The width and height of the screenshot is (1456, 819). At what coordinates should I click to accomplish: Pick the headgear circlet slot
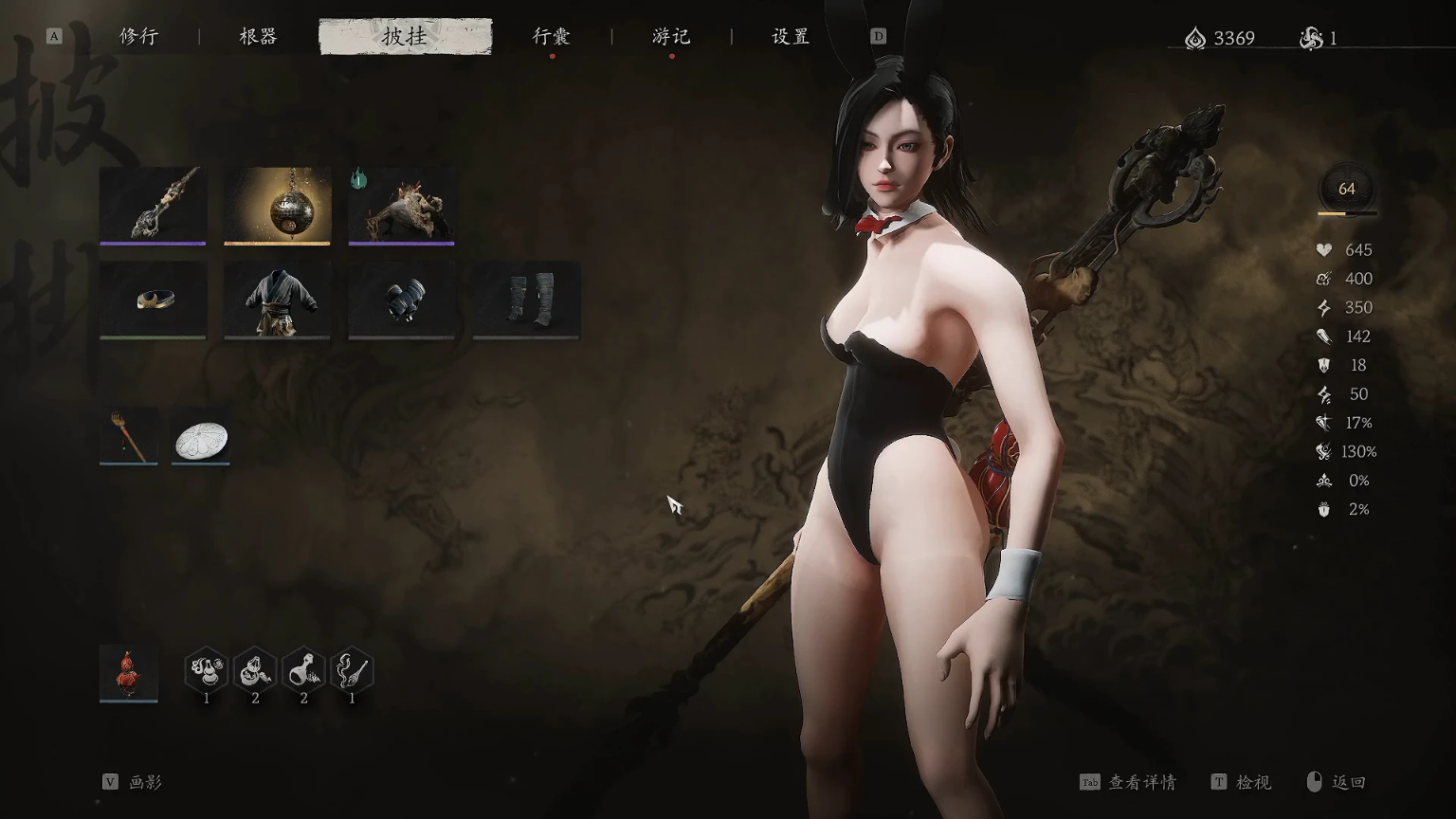[153, 300]
